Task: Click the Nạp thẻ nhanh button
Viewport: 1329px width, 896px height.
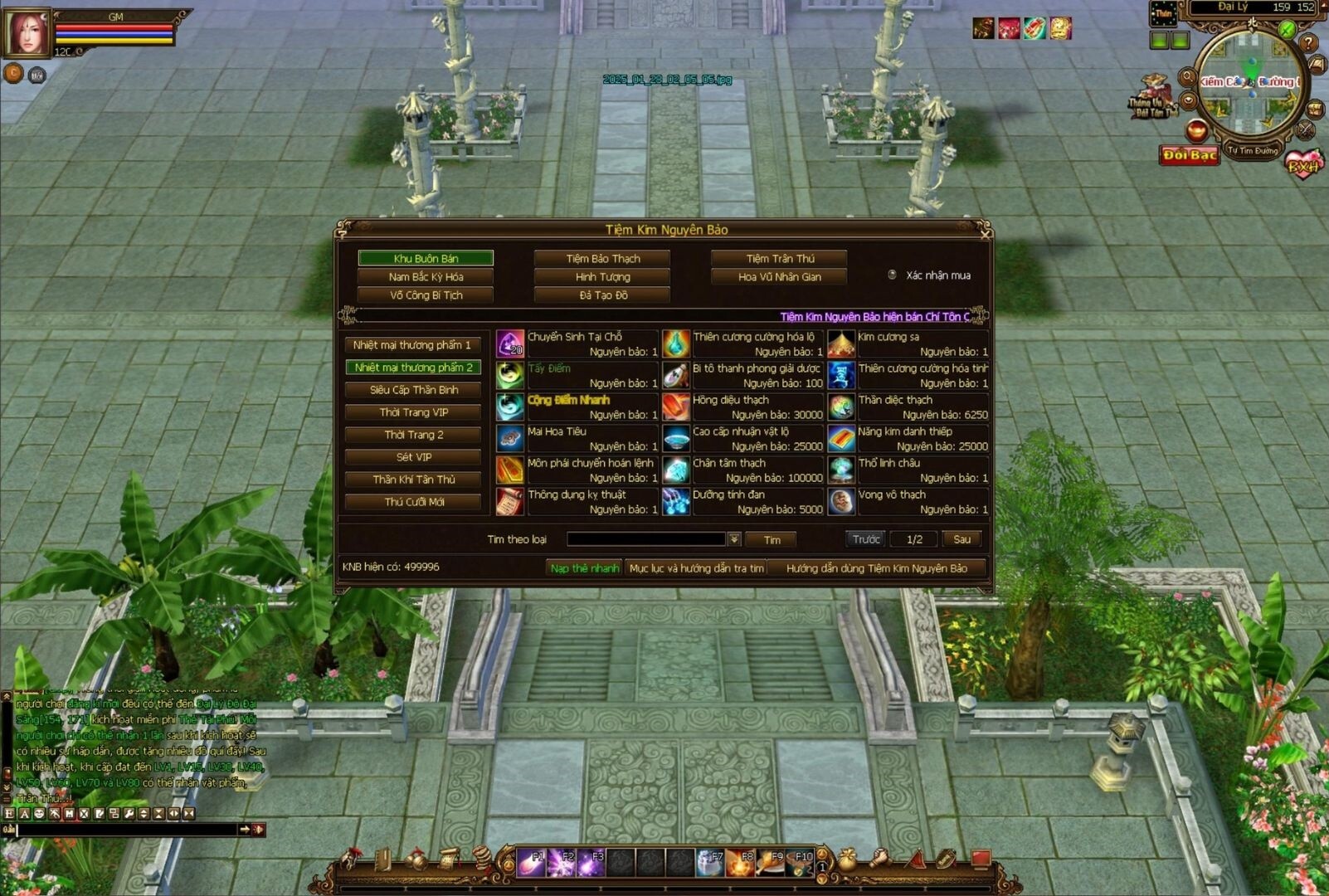Action: click(x=584, y=568)
